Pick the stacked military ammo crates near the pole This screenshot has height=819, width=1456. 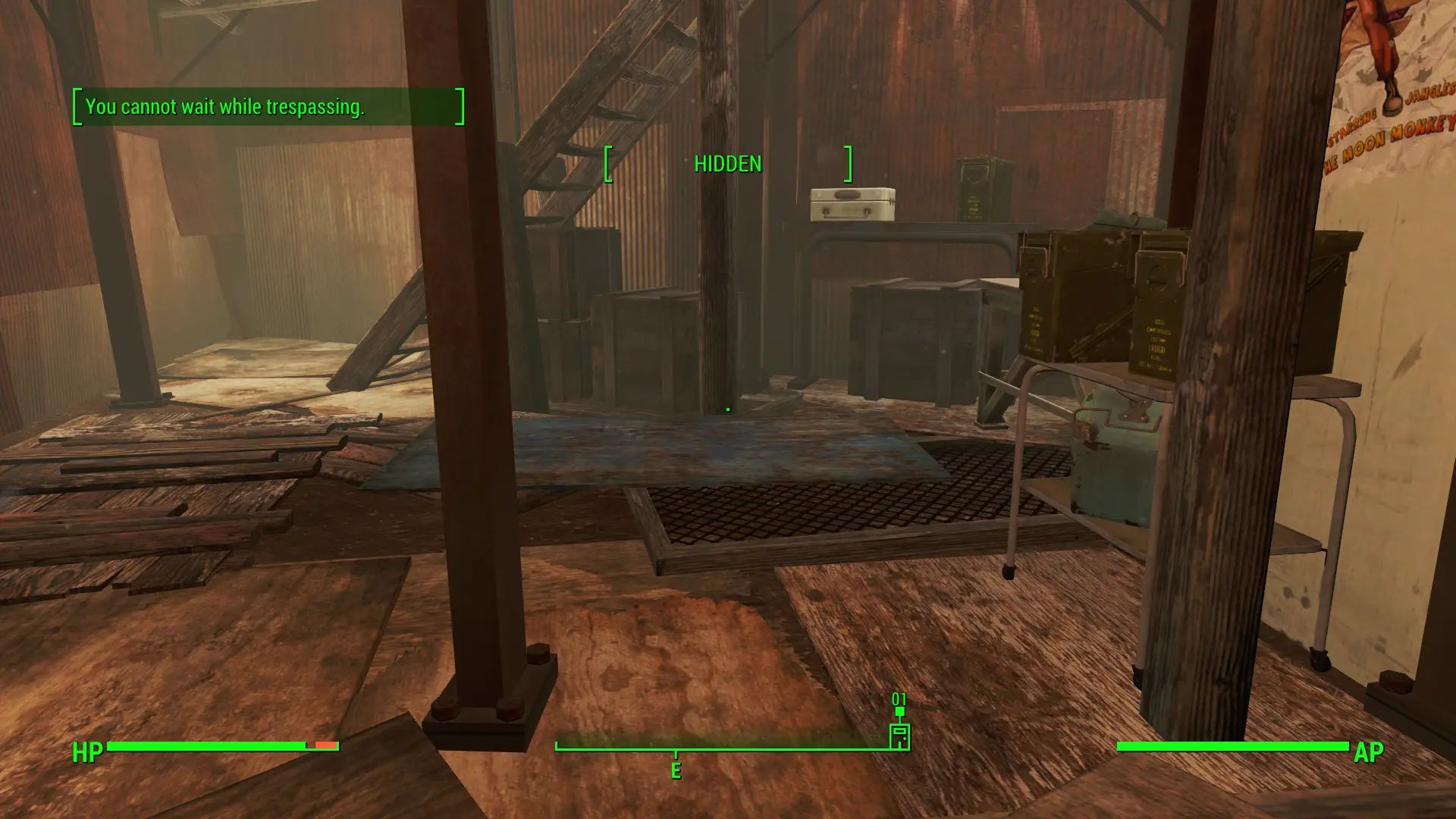tap(1100, 303)
